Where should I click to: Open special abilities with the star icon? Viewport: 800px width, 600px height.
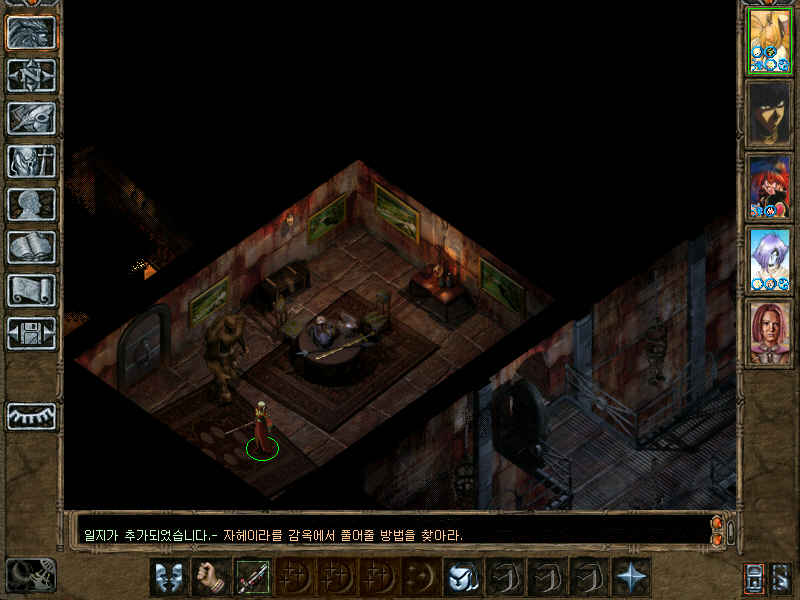click(631, 577)
